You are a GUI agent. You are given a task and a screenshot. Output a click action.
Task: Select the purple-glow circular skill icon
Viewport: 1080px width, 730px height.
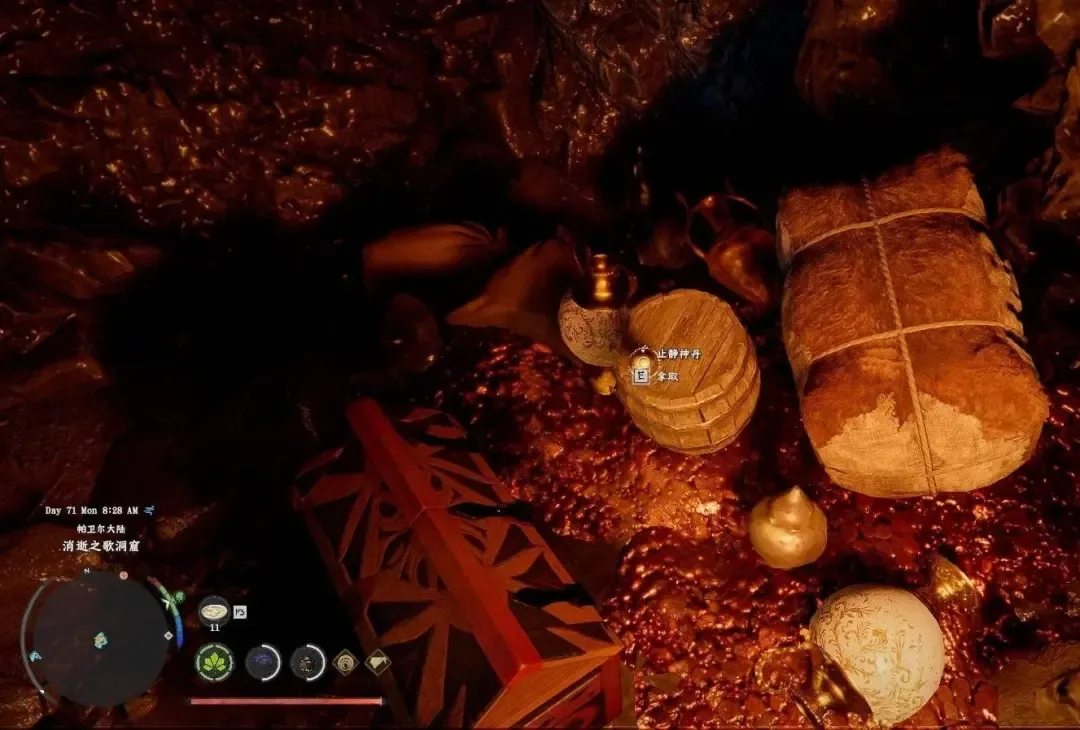pos(264,662)
